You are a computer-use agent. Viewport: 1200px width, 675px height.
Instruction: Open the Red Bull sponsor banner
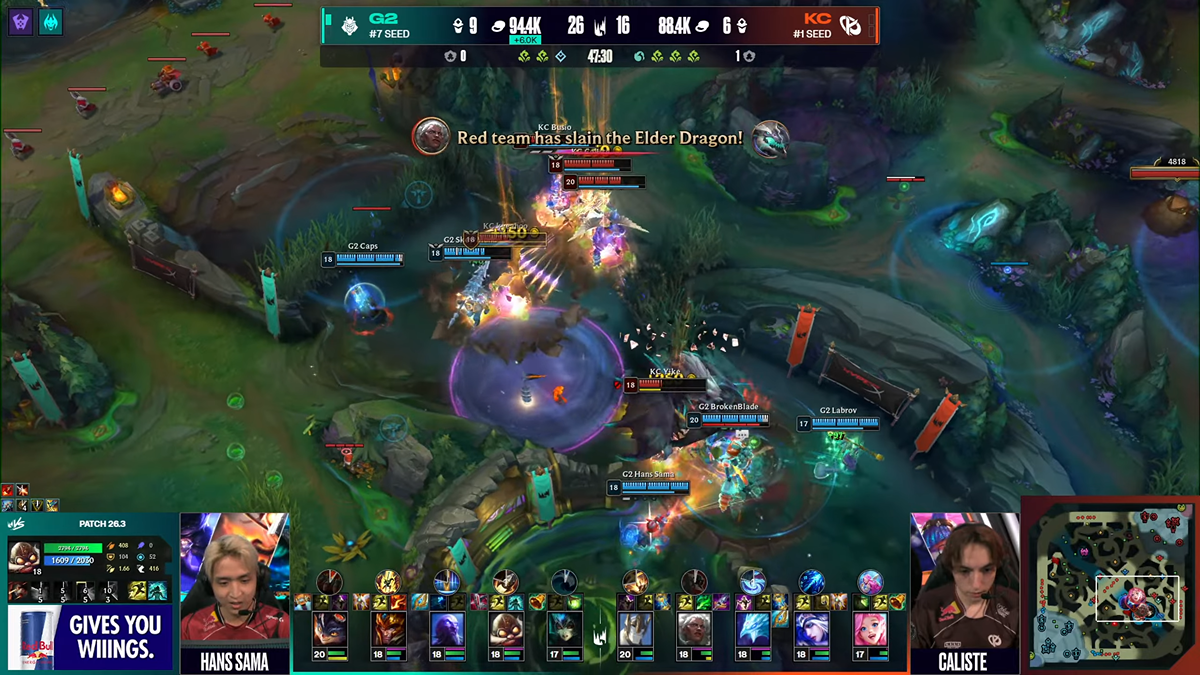pos(90,638)
